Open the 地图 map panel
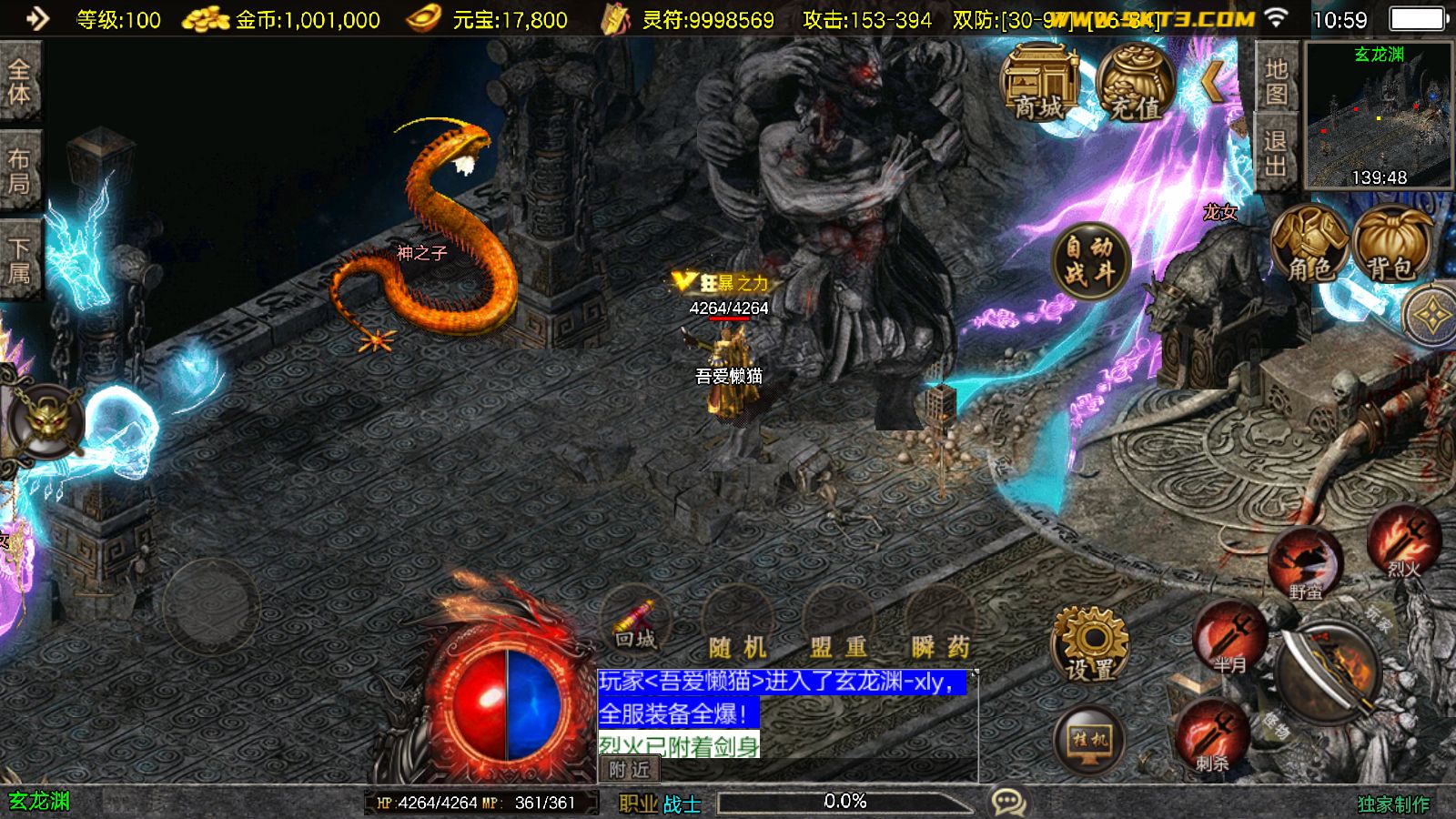 click(x=1275, y=80)
